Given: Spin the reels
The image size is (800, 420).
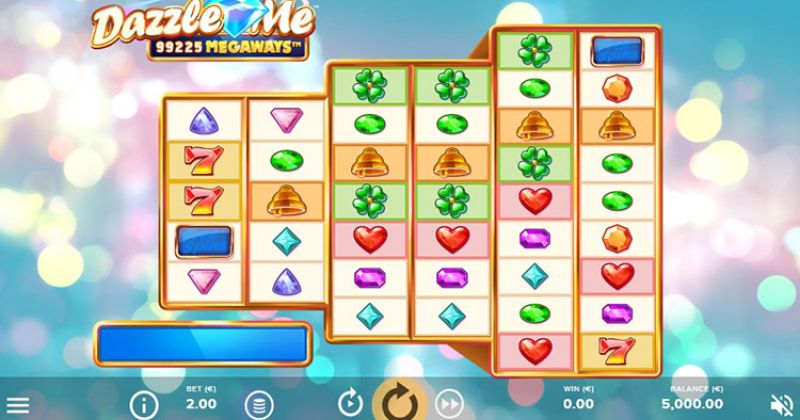Looking at the screenshot, I should [399, 401].
